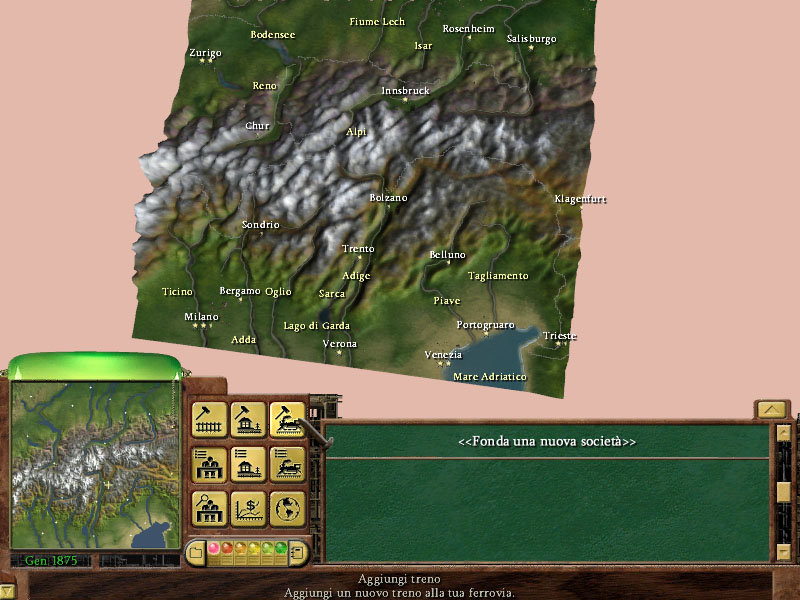The image size is (800, 600).
Task: Click the bottom-left corner down arrow button
Action: pos(7,591)
